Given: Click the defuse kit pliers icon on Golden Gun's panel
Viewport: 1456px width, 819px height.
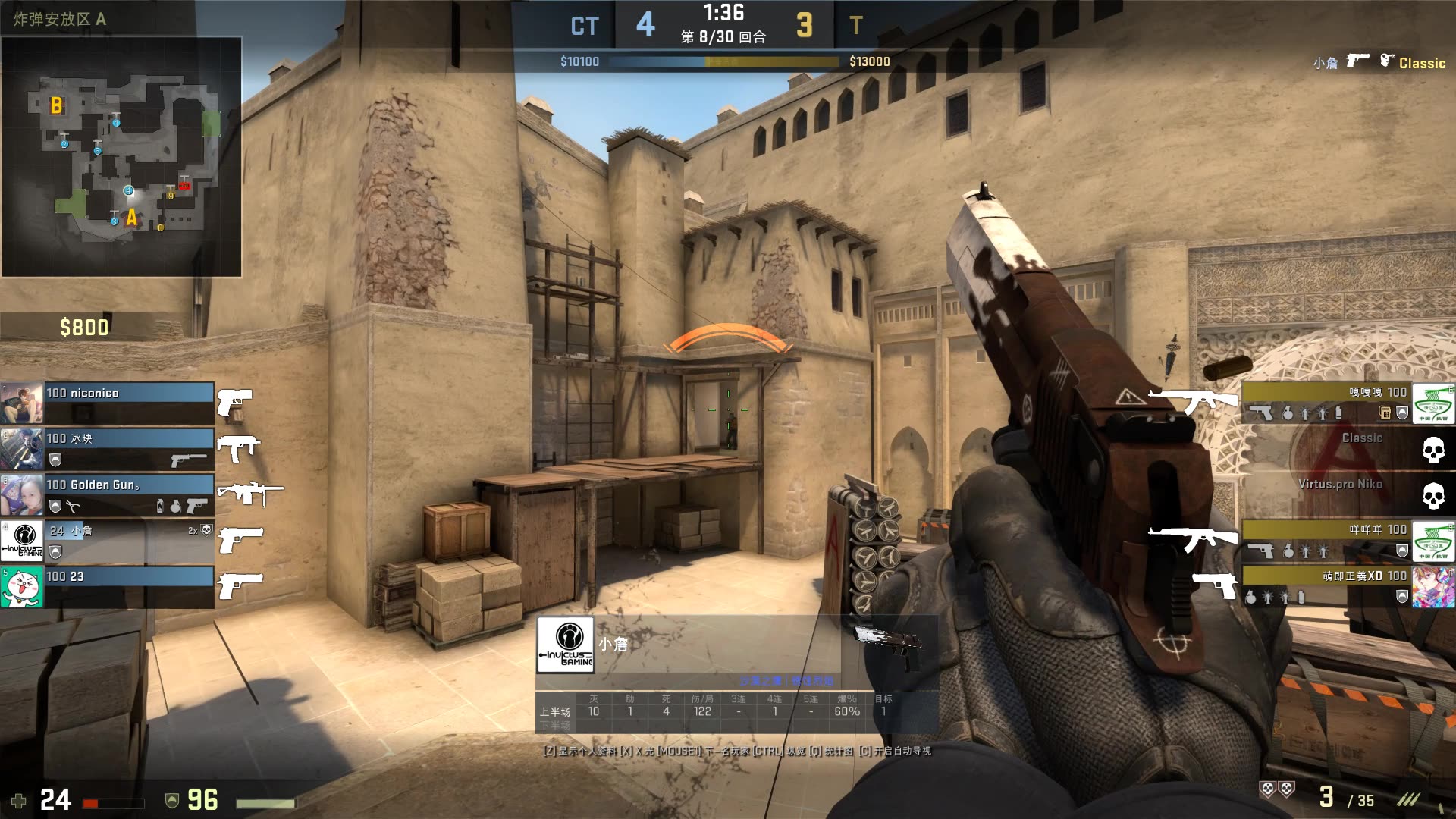Looking at the screenshot, I should [73, 507].
